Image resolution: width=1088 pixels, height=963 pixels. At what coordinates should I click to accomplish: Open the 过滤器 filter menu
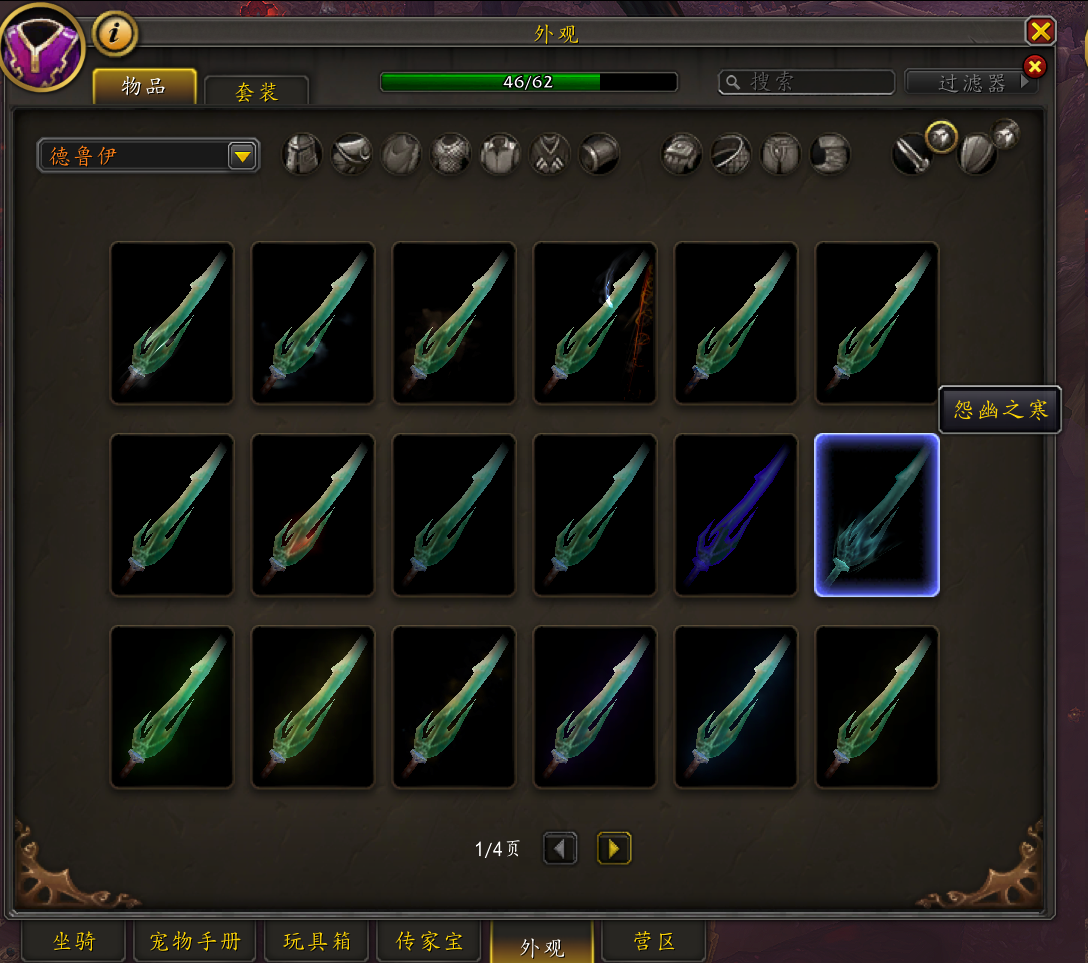(x=971, y=83)
